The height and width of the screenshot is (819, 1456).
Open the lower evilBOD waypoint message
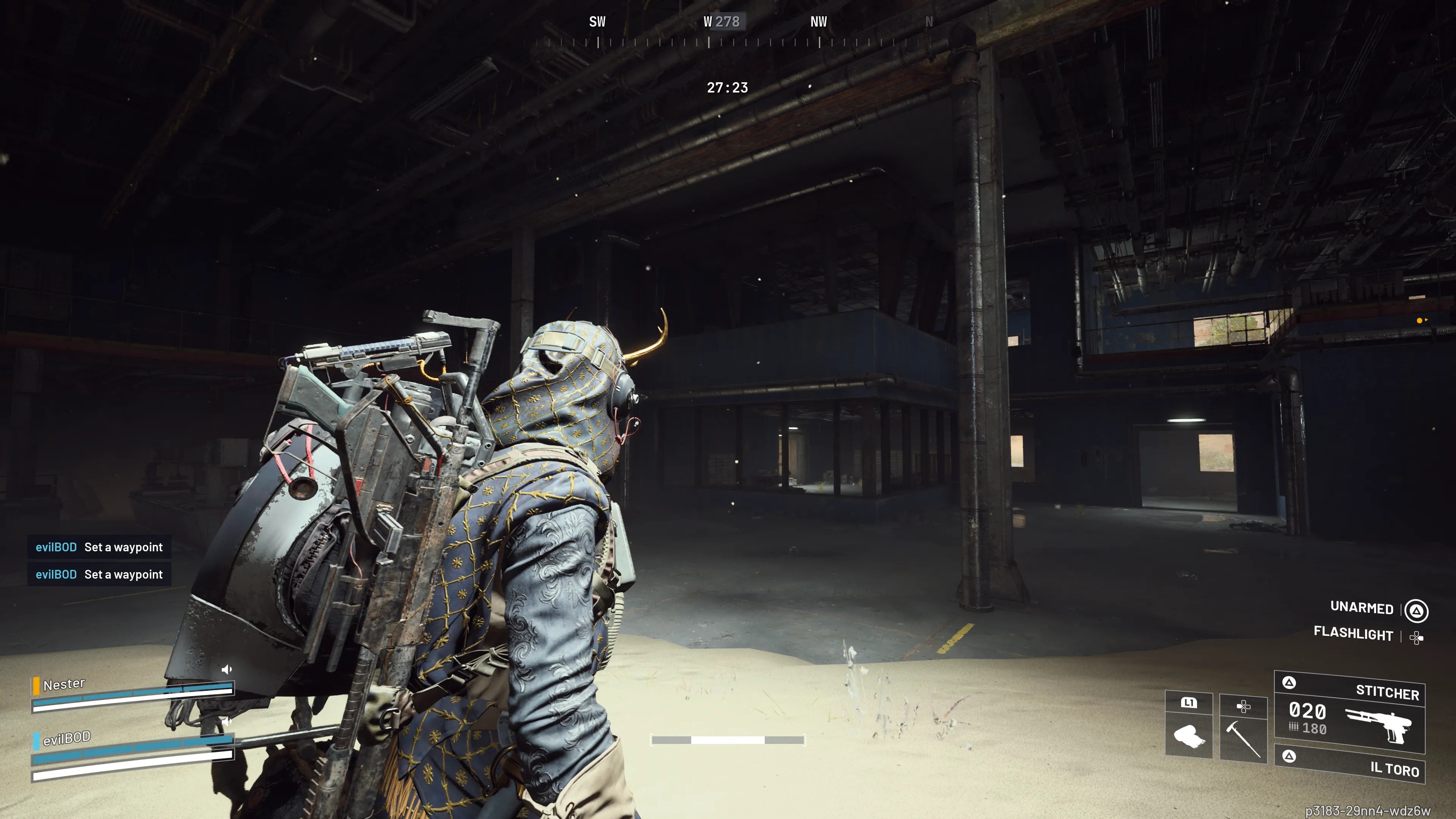point(99,574)
